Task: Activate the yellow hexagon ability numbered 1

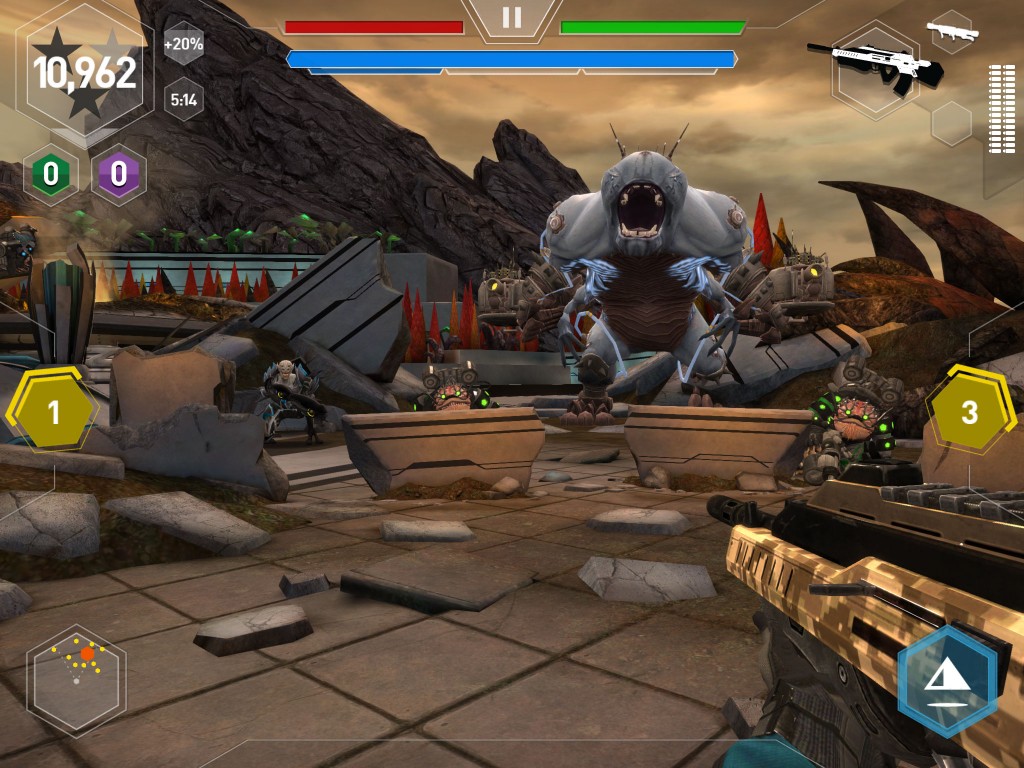Action: point(54,411)
